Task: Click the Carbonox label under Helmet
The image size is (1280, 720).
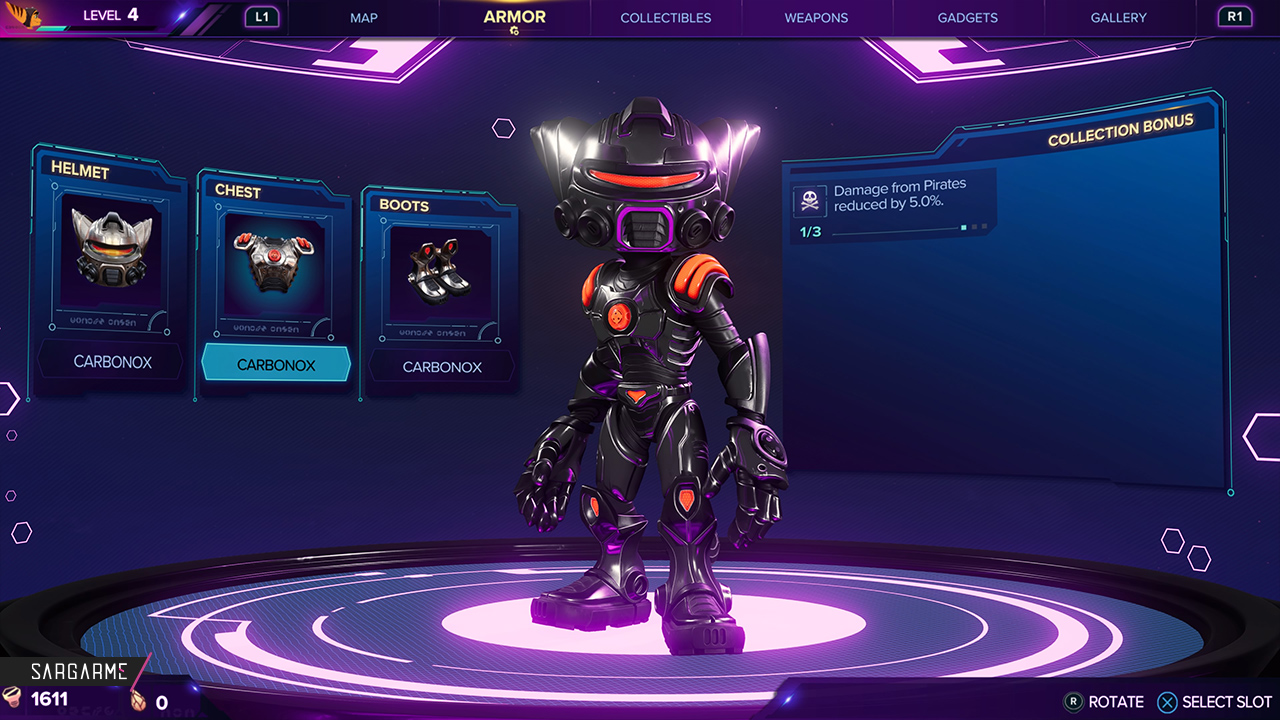Action: point(112,362)
